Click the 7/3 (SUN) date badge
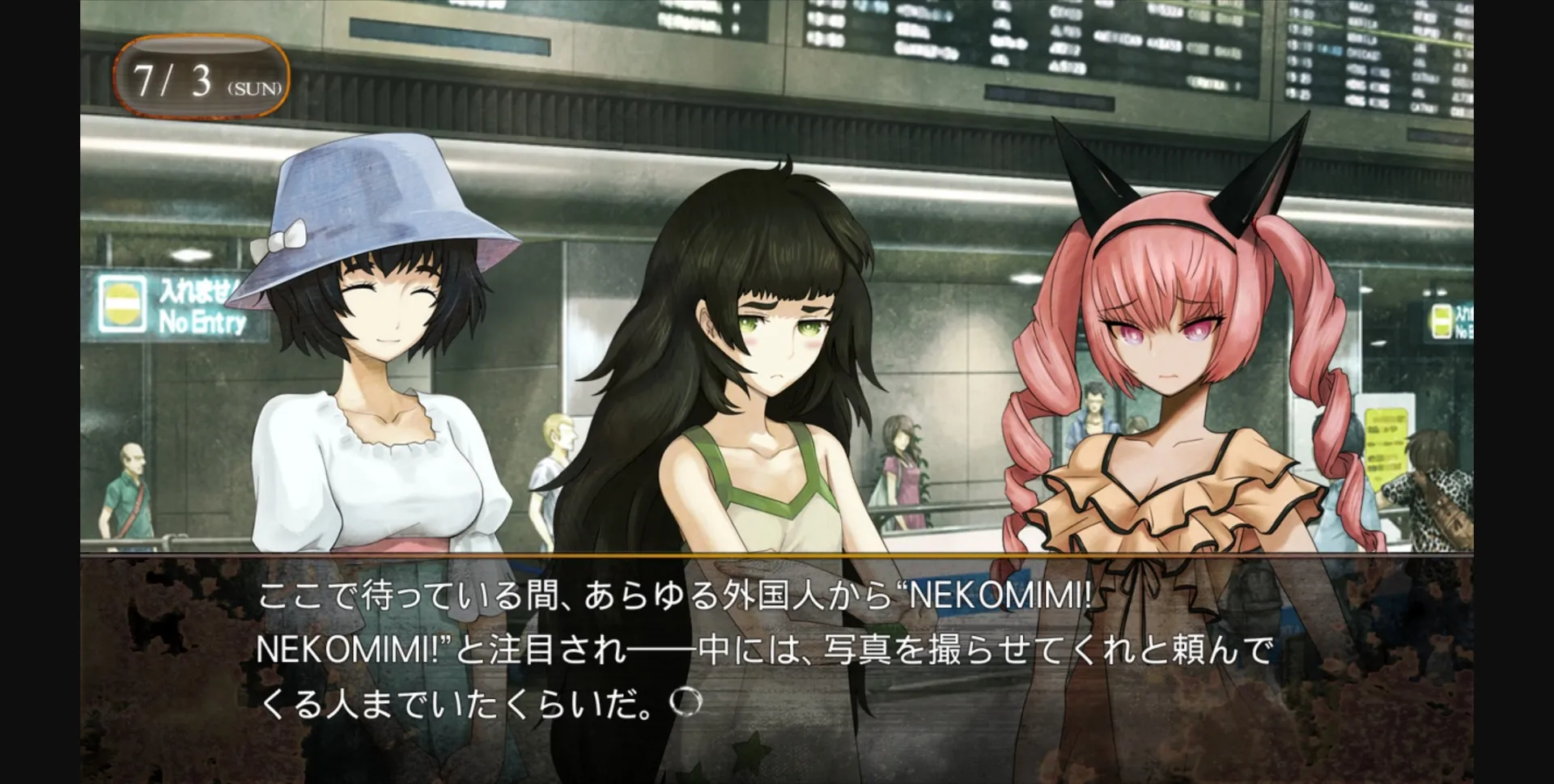This screenshot has height=784, width=1554. tap(202, 77)
